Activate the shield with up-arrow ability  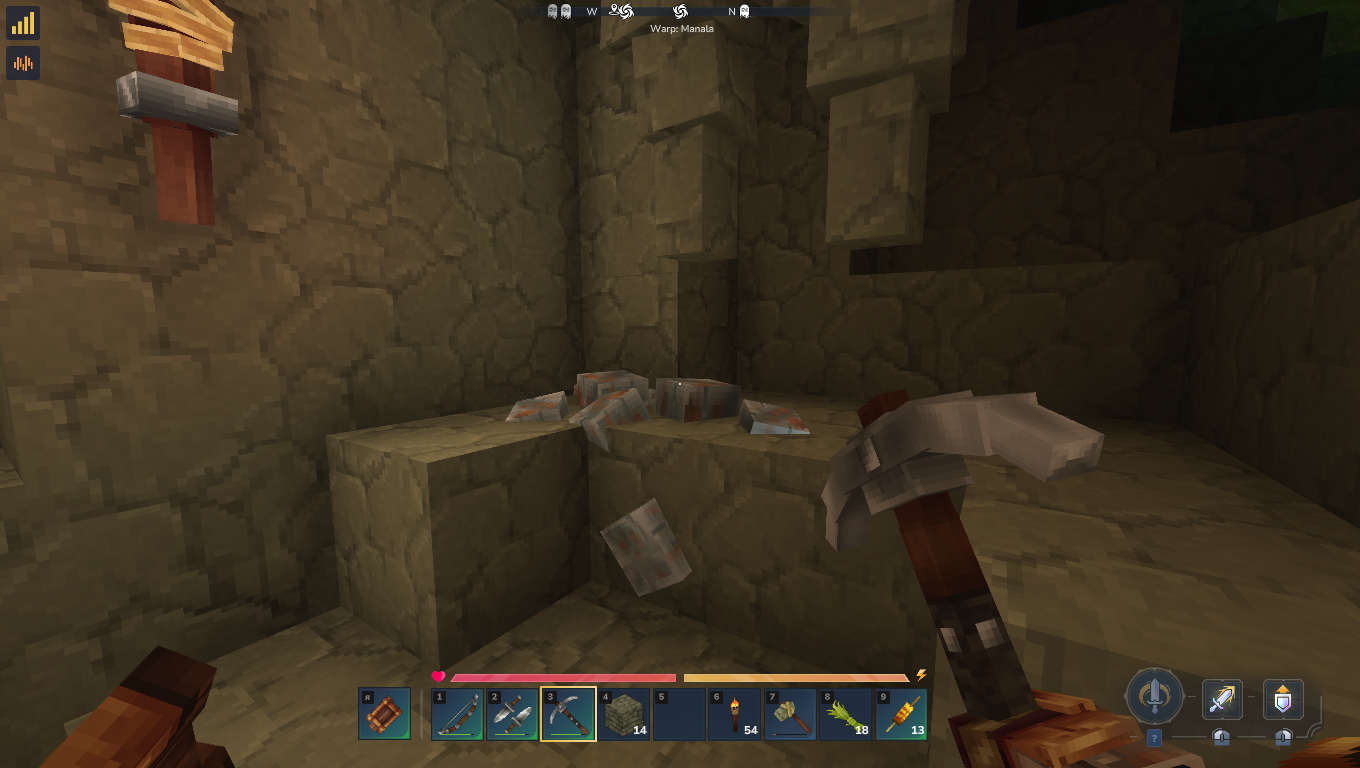1283,699
